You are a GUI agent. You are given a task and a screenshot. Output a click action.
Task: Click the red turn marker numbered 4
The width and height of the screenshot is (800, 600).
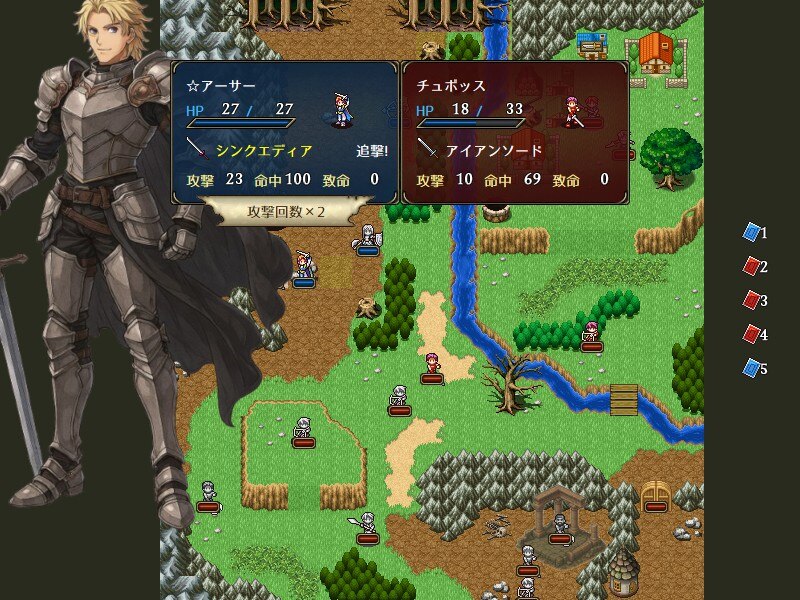(752, 334)
